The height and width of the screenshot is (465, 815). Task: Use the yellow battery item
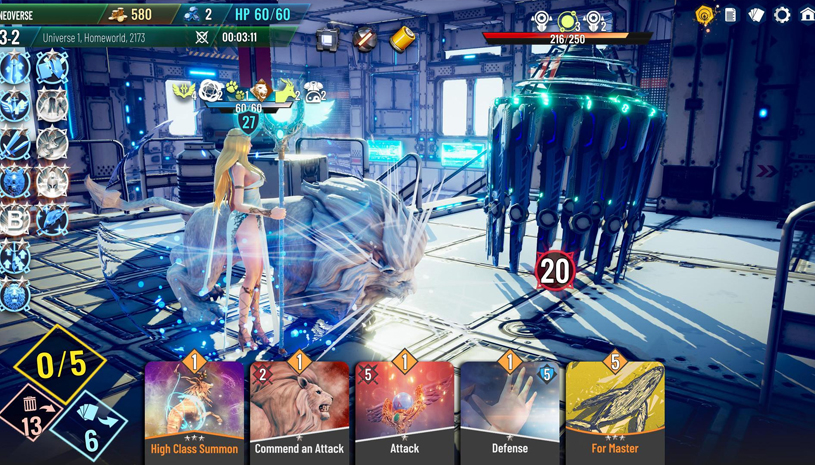coord(401,39)
